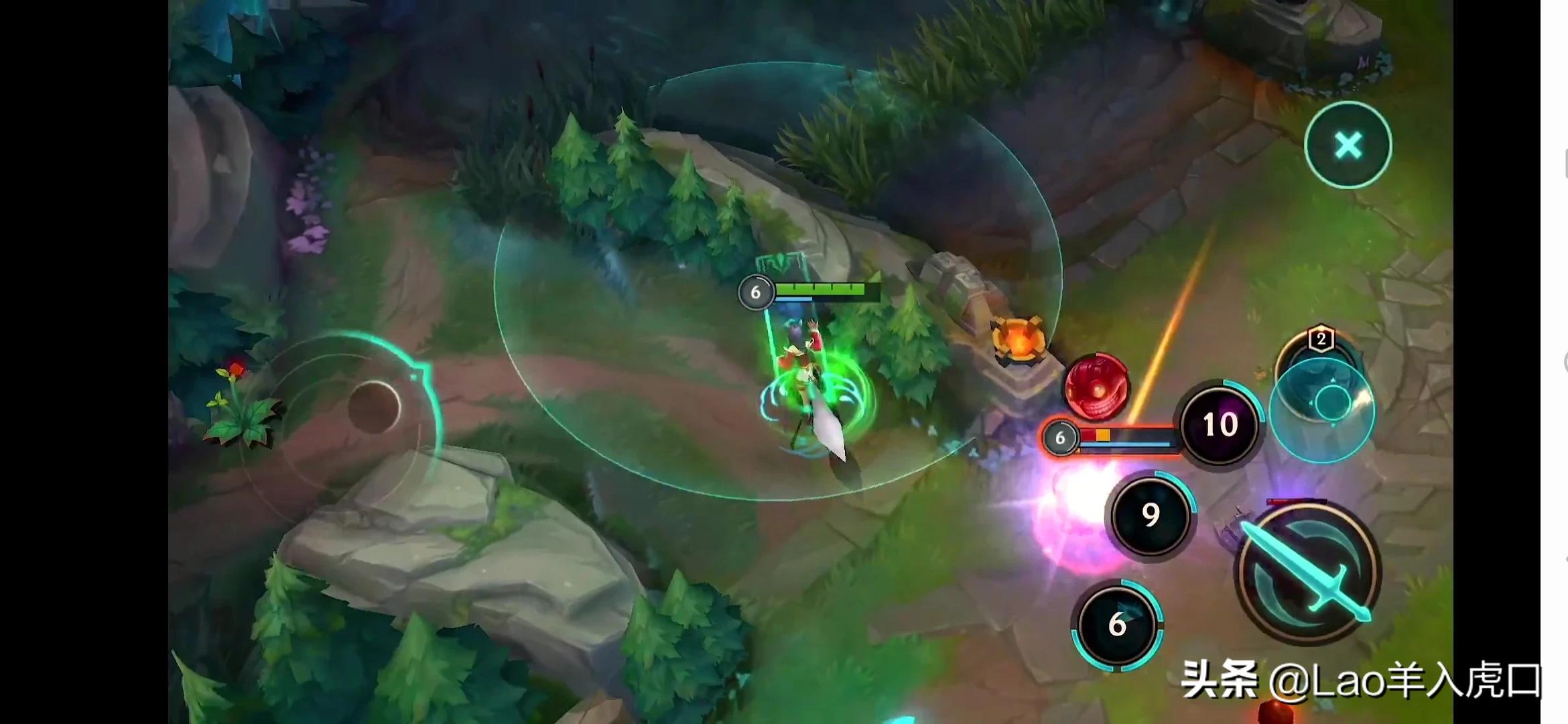This screenshot has width=1568, height=724.
Task: Tap the sword basic attack button
Action: coord(1307,573)
